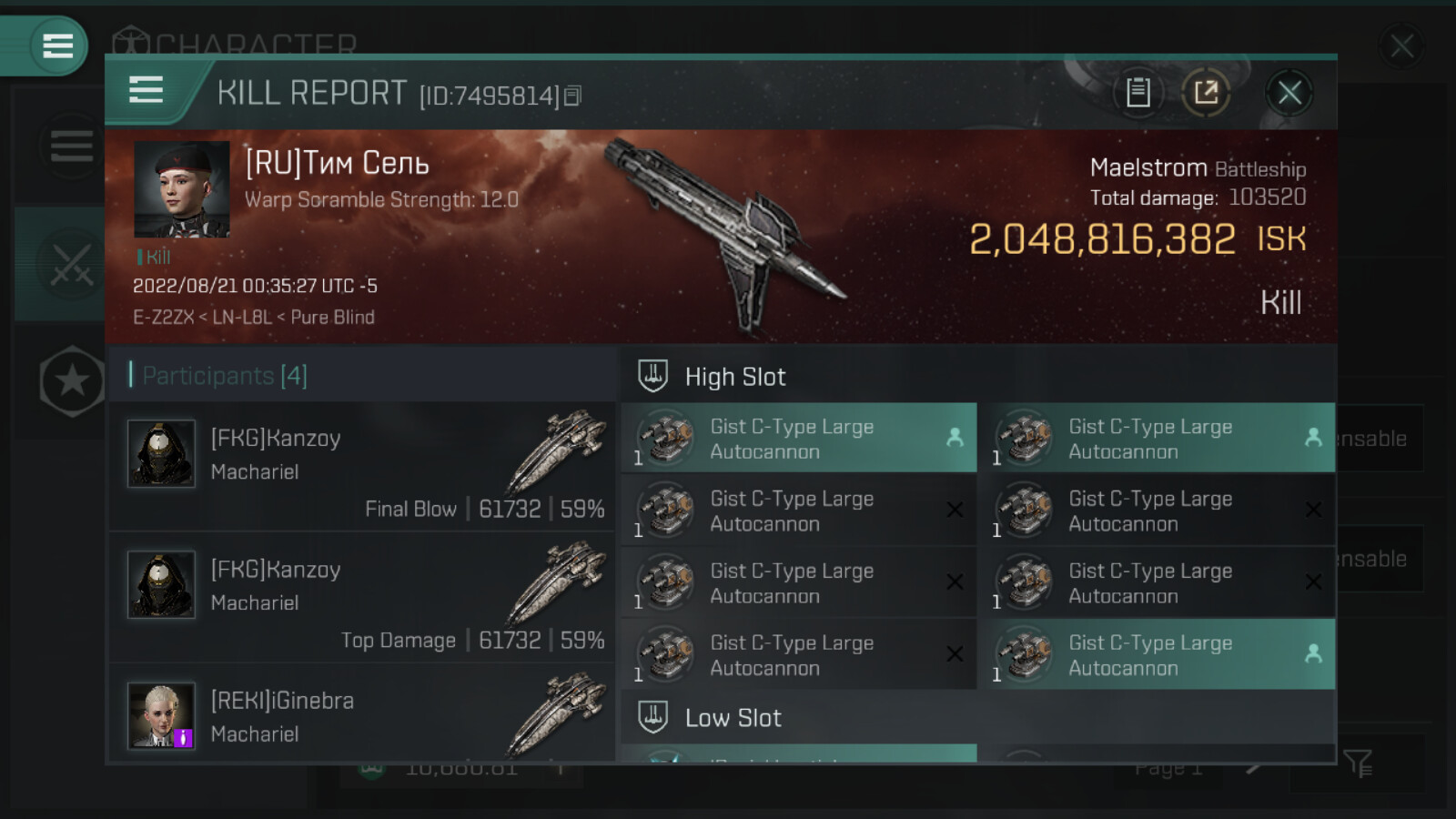The height and width of the screenshot is (819, 1456).
Task: Open the Kill Report hamburger menu
Action: coord(147,90)
